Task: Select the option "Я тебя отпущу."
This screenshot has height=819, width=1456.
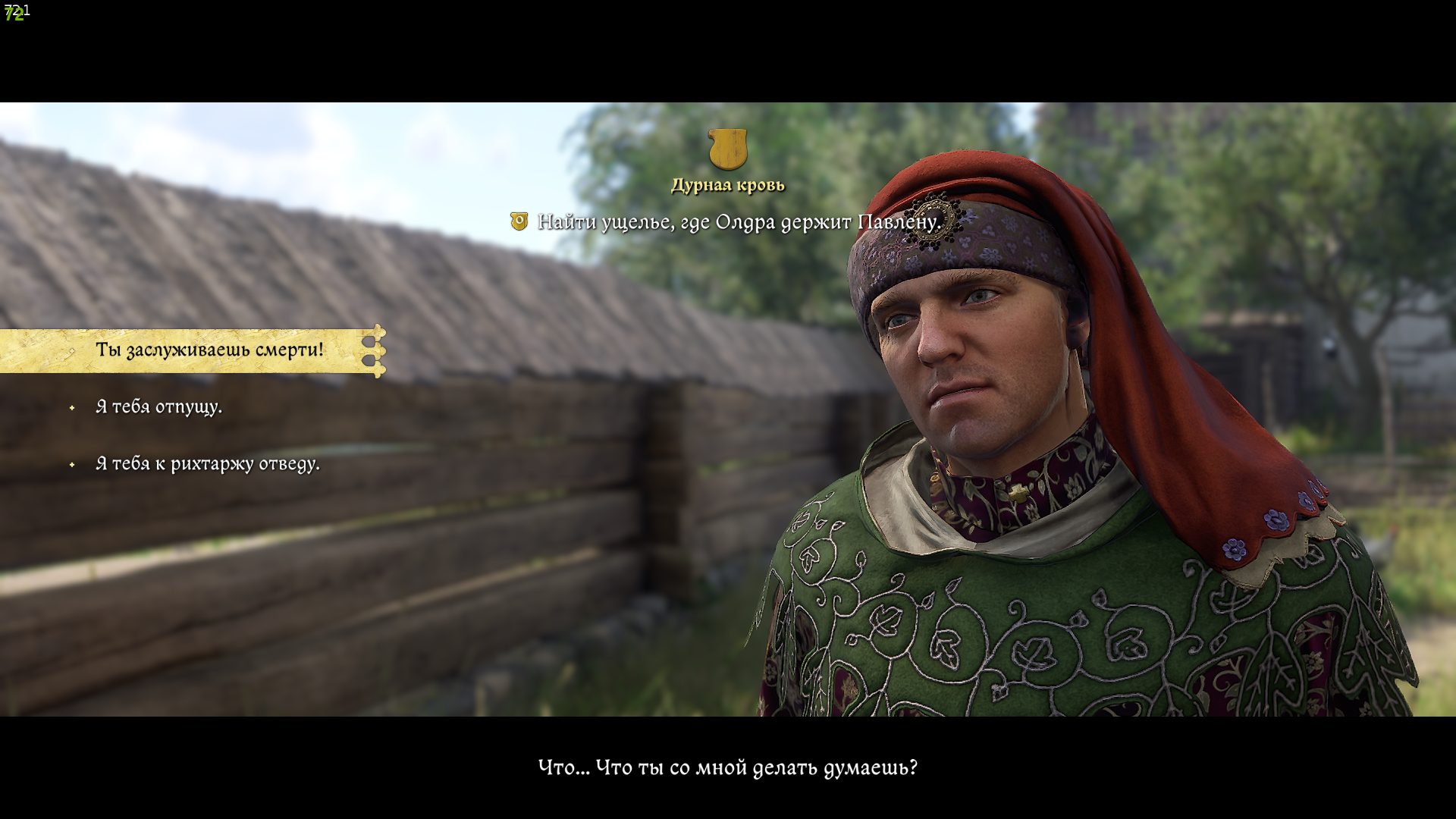Action: coord(158,407)
